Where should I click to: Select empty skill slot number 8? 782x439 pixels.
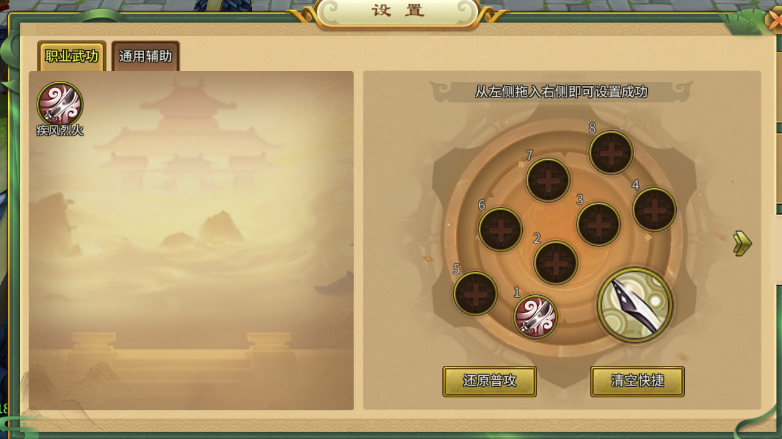tap(610, 153)
